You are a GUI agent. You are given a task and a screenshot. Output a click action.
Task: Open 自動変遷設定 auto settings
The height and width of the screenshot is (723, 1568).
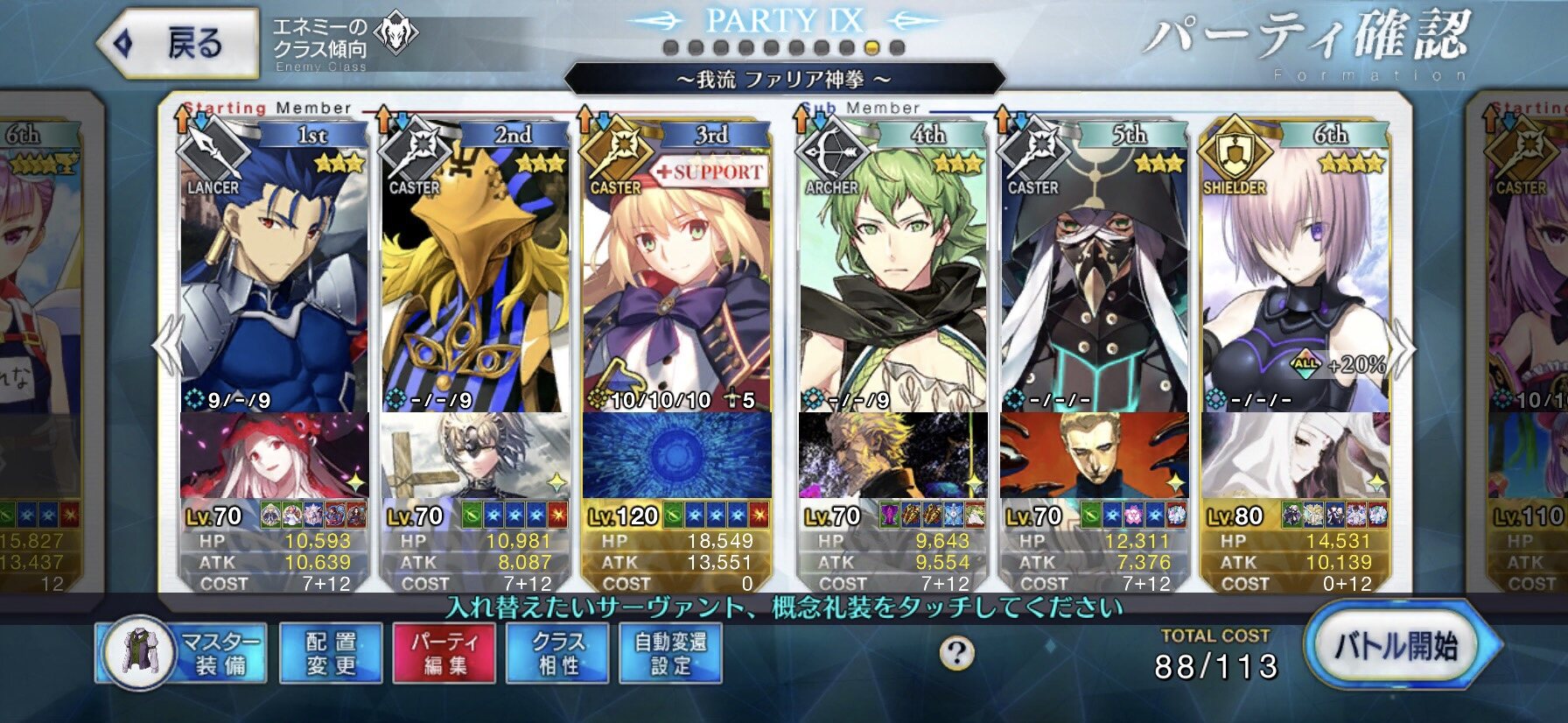(x=670, y=653)
